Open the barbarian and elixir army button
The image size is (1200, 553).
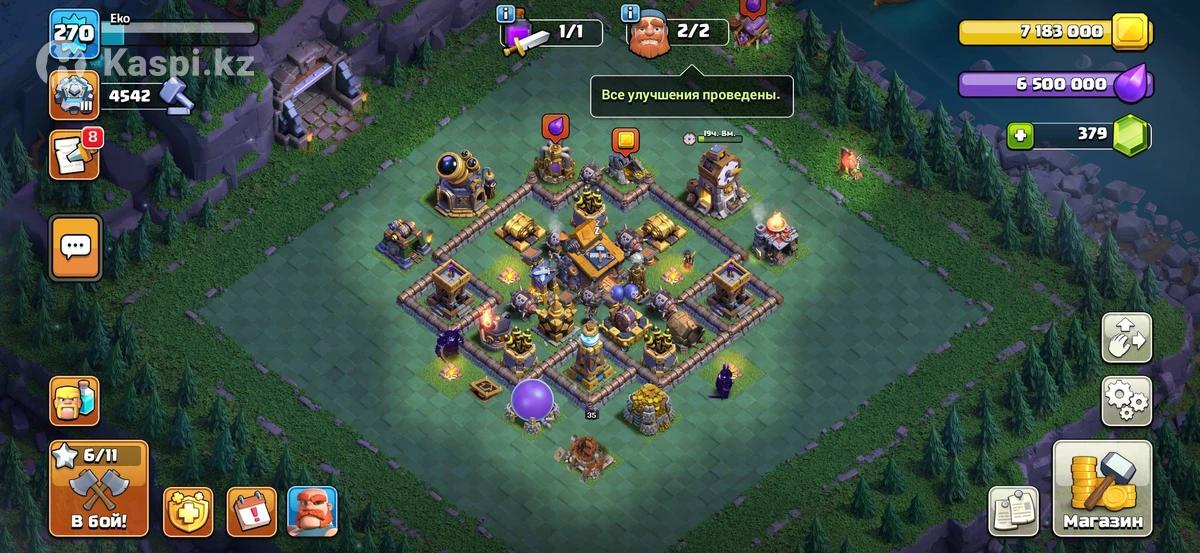[74, 401]
